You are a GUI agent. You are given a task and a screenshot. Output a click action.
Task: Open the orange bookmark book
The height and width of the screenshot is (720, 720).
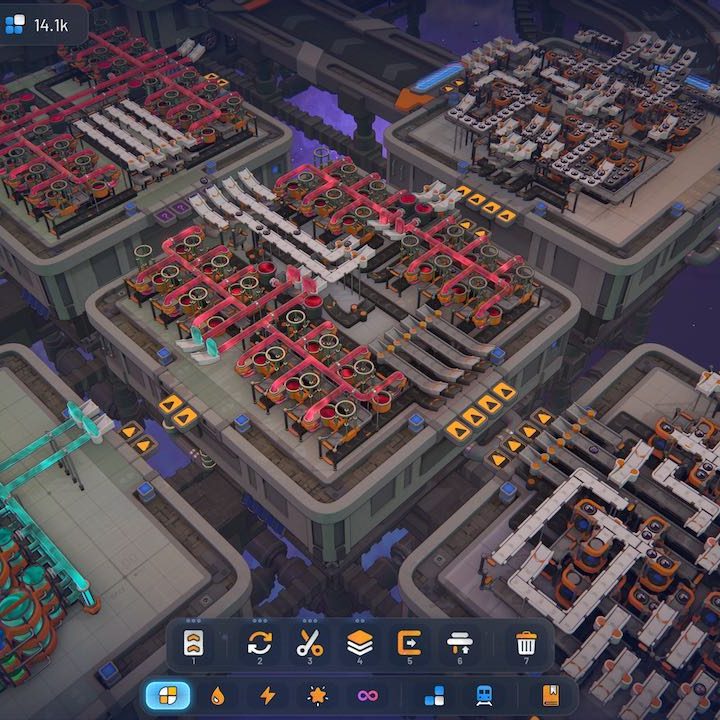(x=550, y=695)
